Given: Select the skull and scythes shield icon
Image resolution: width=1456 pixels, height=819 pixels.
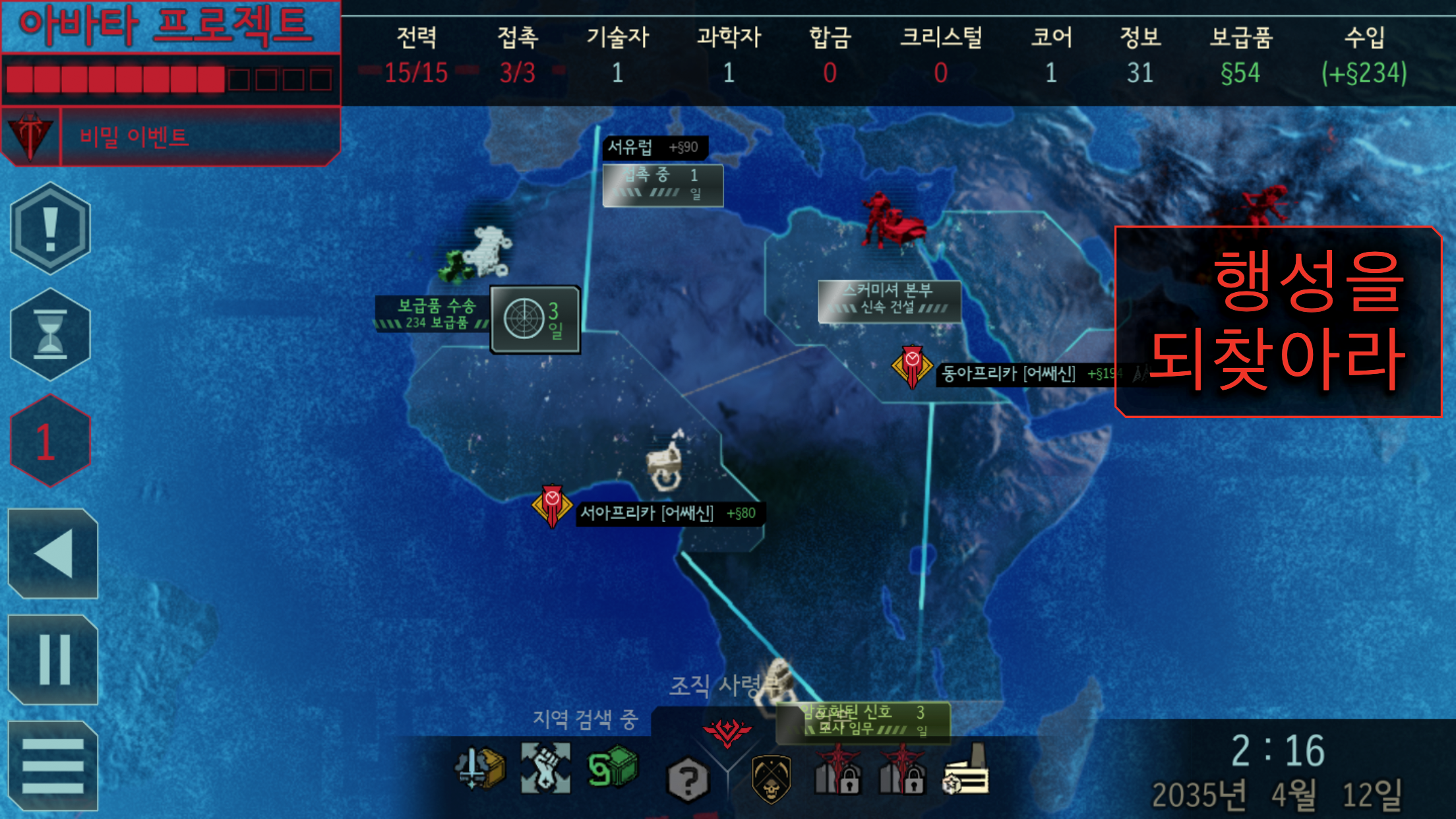Looking at the screenshot, I should point(771,779).
